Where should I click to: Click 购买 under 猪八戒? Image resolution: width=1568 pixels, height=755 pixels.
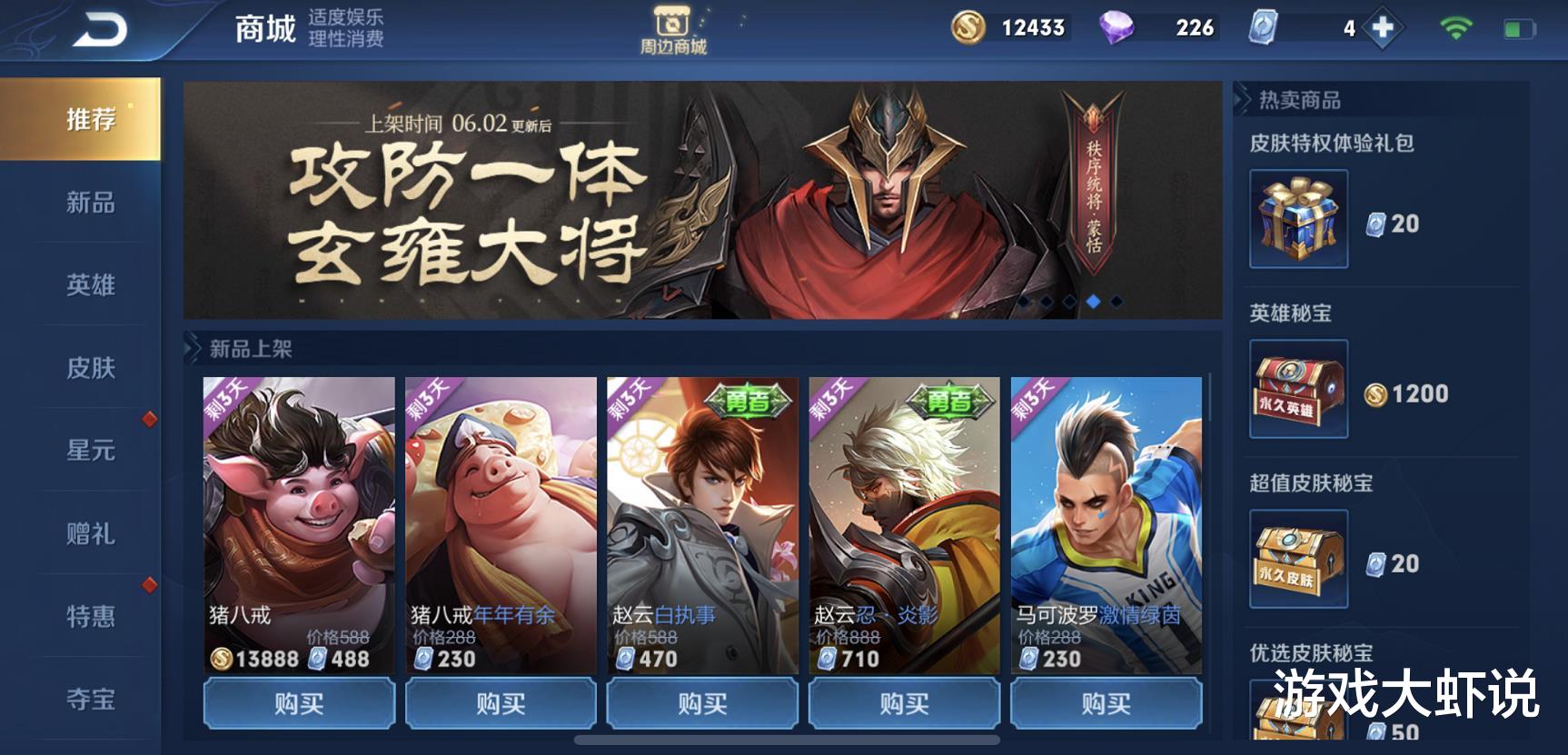(300, 702)
